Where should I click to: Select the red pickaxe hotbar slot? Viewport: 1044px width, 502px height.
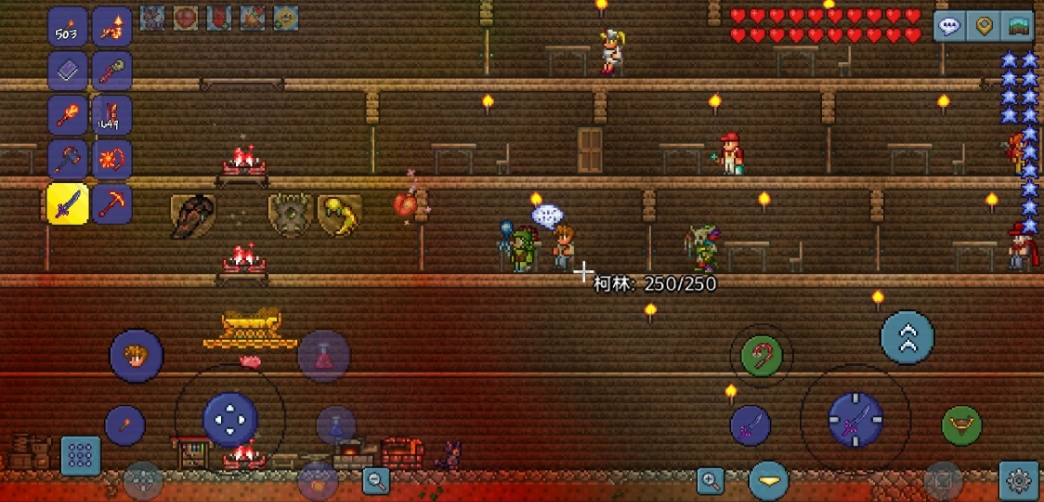click(112, 204)
